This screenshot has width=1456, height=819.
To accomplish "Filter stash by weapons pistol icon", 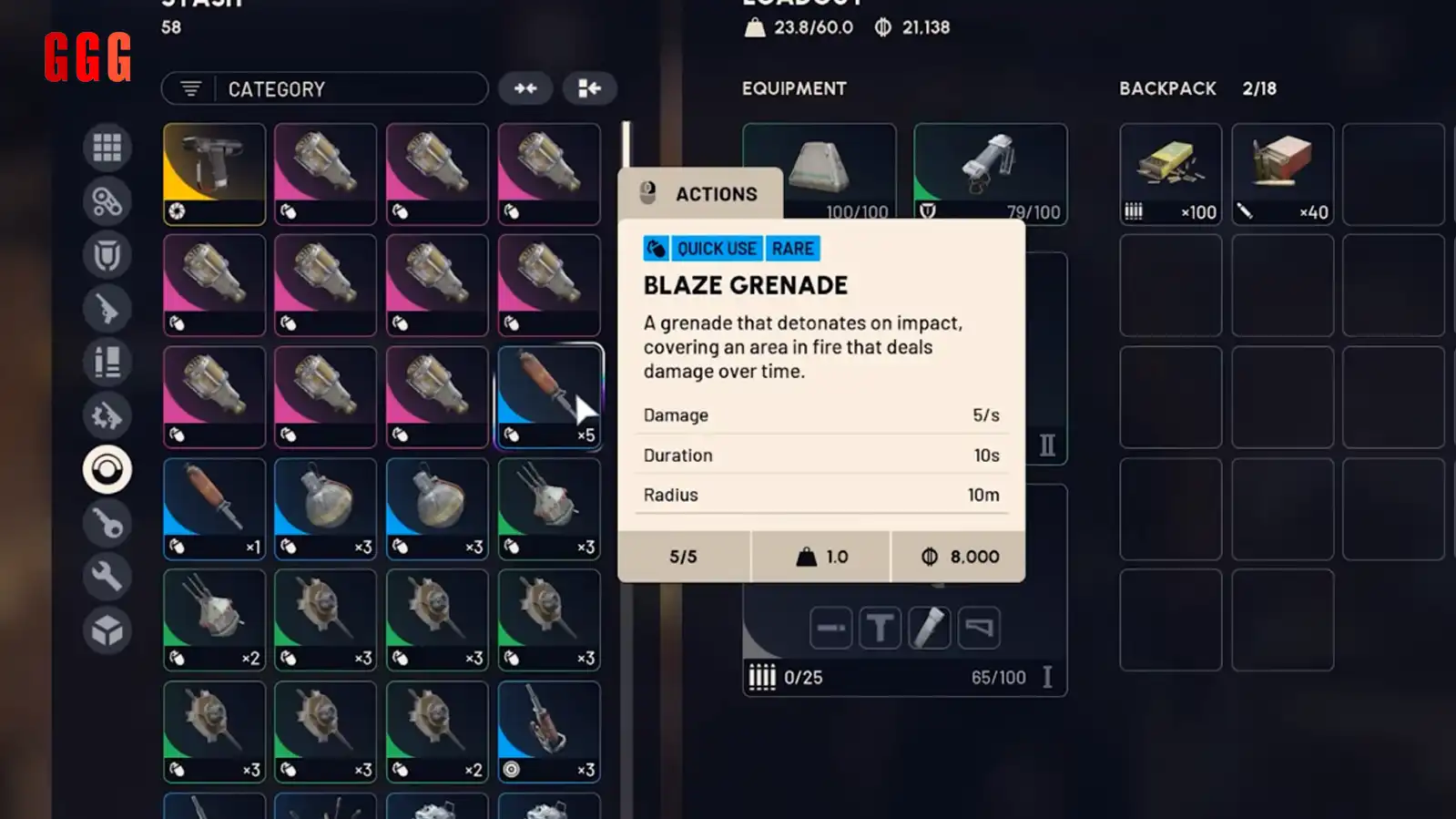I will pyautogui.click(x=107, y=309).
